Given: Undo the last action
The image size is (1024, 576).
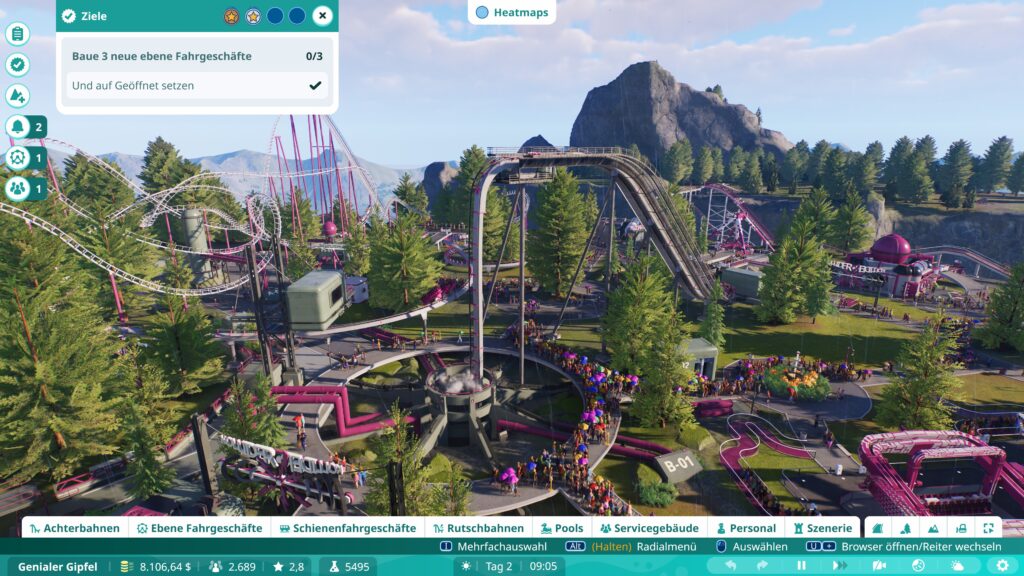Looking at the screenshot, I should pos(732,566).
